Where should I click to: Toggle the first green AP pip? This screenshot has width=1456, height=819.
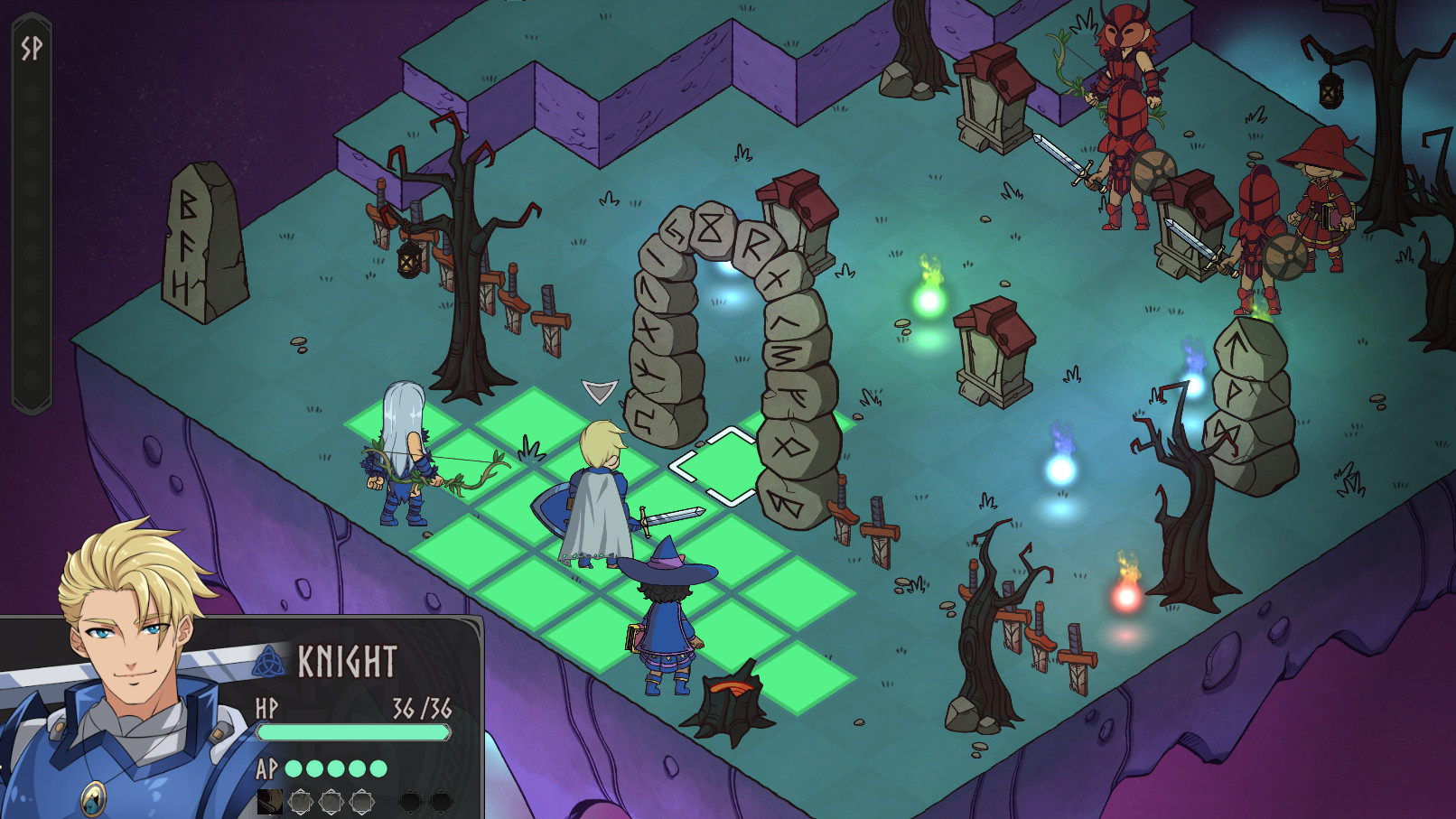pos(295,768)
